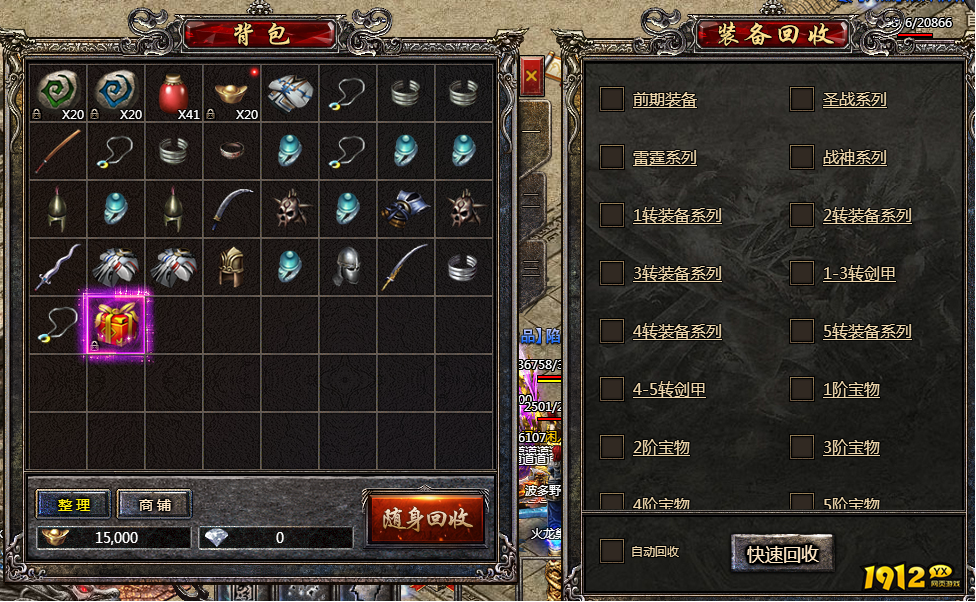This screenshot has width=976, height=602.
Task: Enable the 1转装备系列 checkbox
Action: [x=612, y=215]
